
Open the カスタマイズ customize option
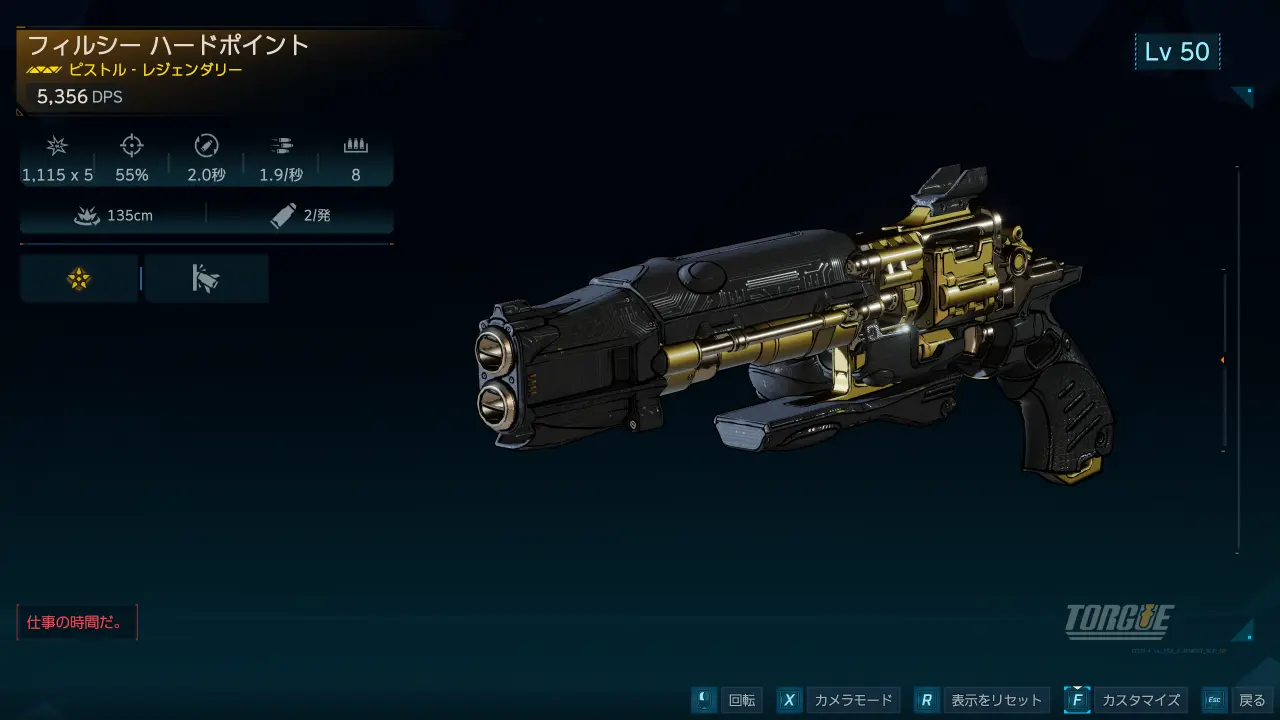click(x=1125, y=700)
